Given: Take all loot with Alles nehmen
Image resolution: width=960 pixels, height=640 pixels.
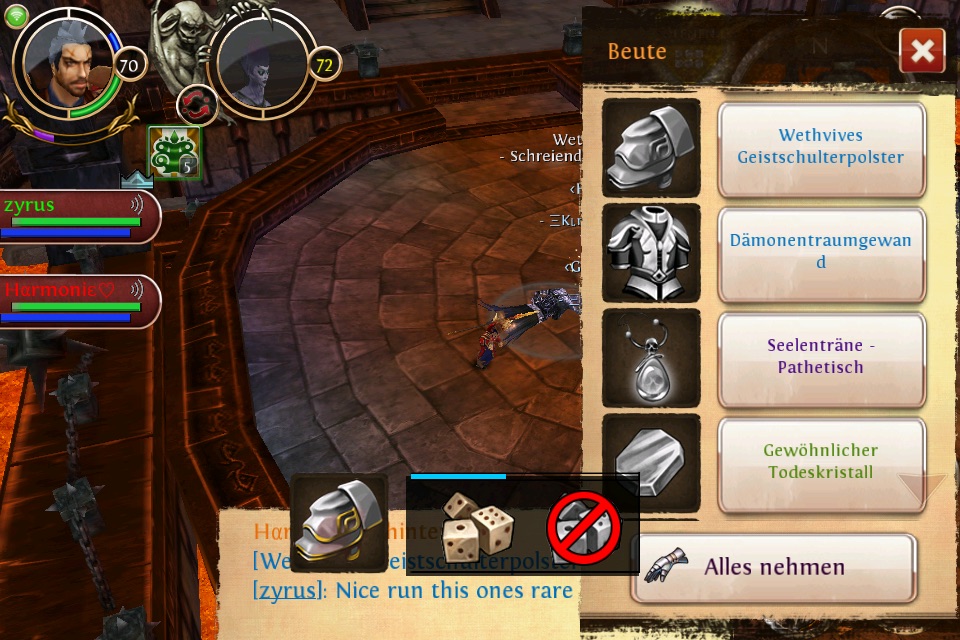Looking at the screenshot, I should 773,567.
